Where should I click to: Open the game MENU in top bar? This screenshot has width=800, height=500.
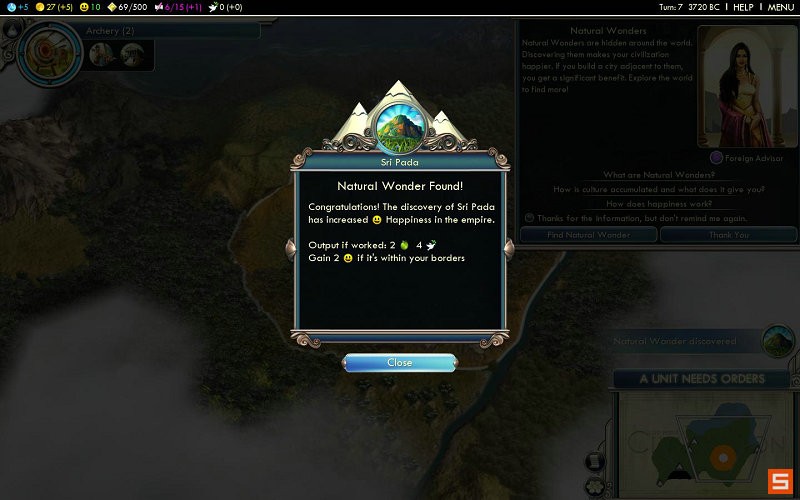click(x=780, y=7)
